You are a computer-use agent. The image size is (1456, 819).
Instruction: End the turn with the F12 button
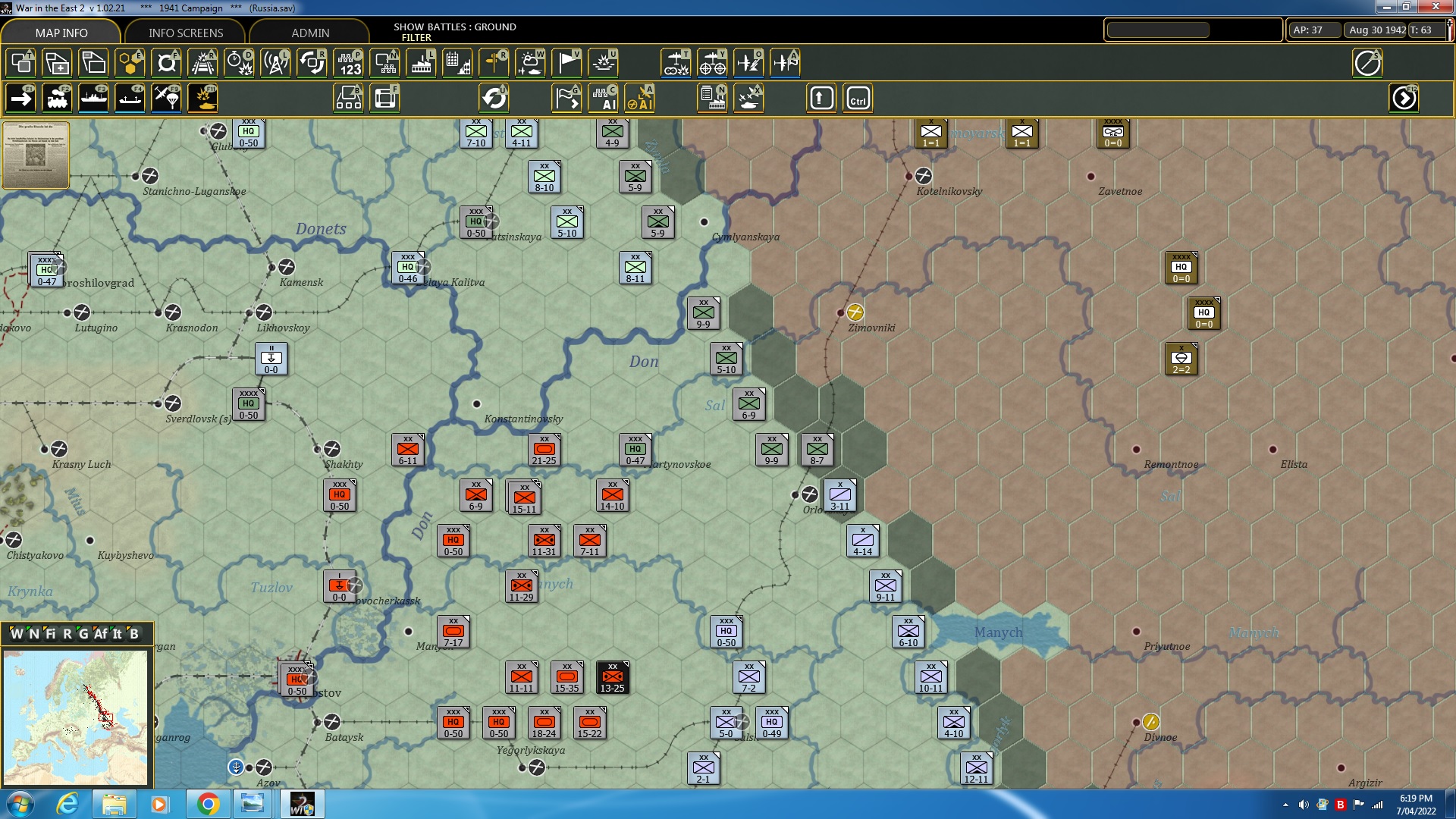click(1404, 98)
